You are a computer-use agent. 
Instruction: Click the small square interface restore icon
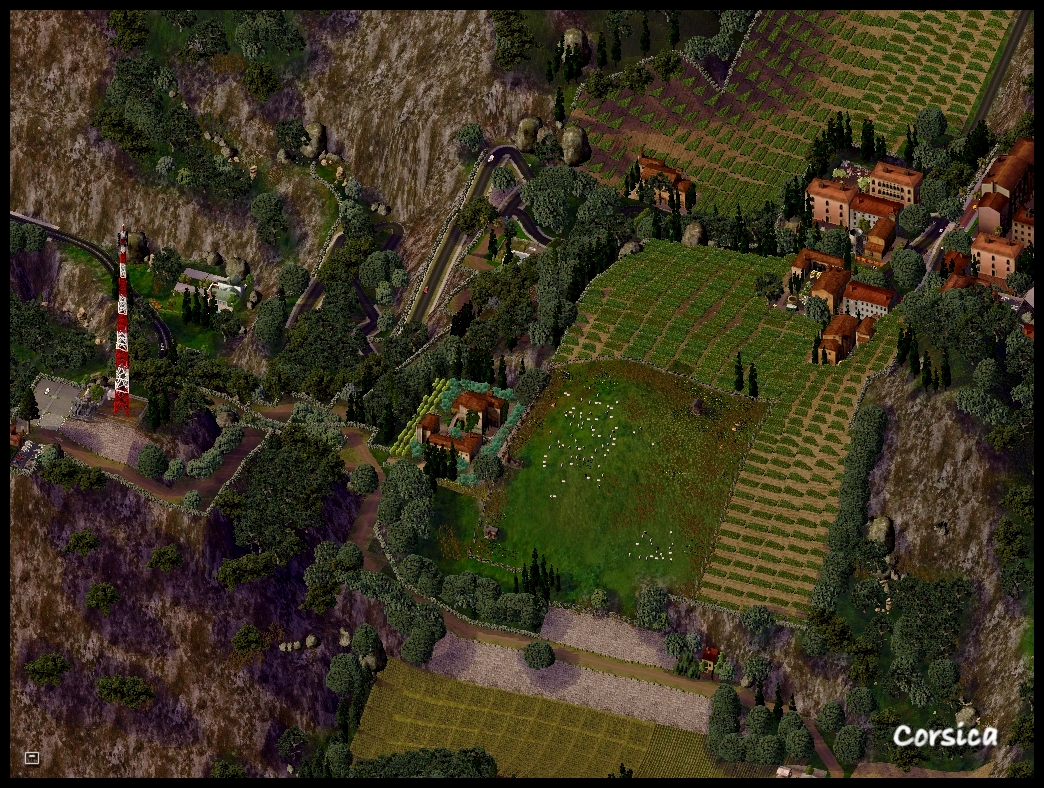coord(32,757)
